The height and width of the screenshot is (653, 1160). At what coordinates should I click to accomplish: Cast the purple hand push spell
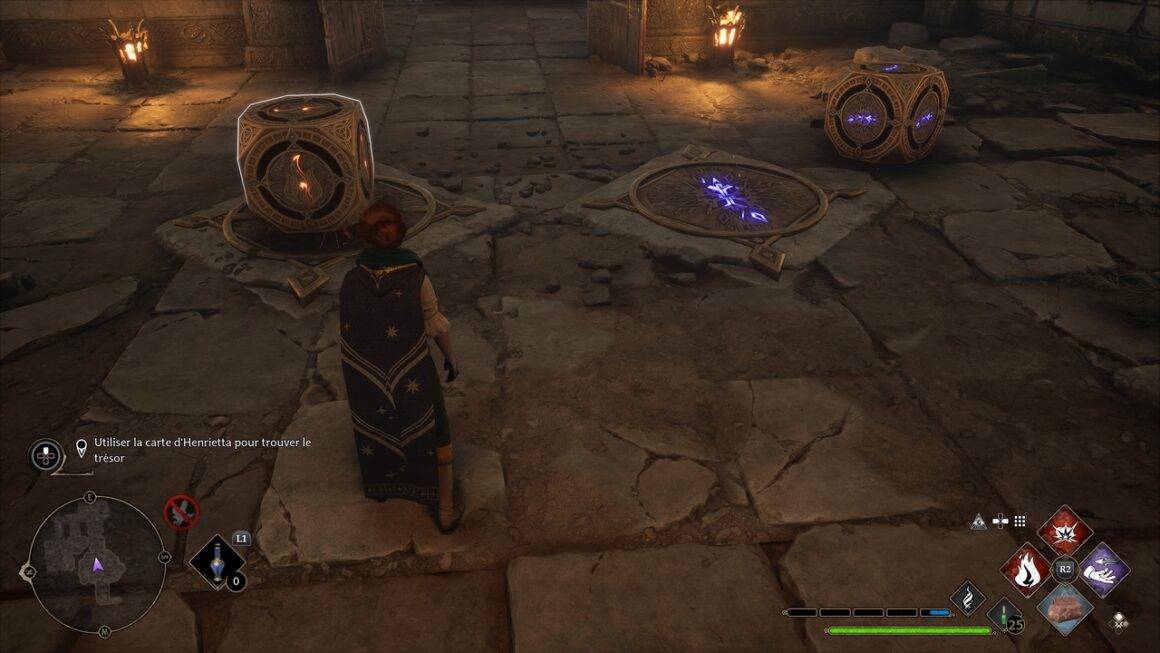[x=1103, y=570]
